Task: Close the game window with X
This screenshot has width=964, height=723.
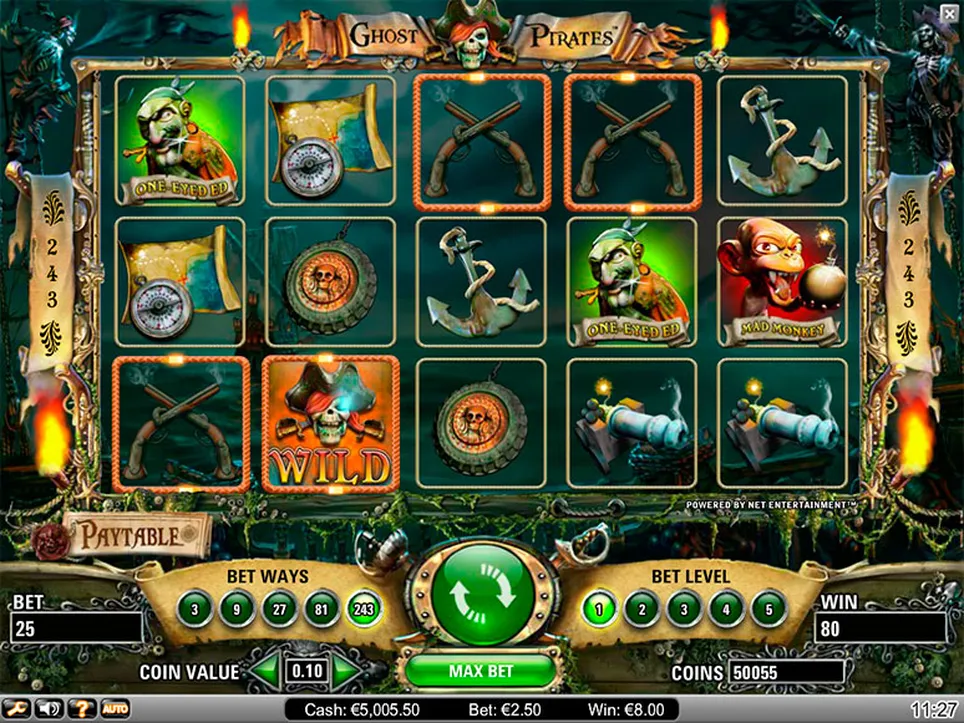Action: coord(948,12)
